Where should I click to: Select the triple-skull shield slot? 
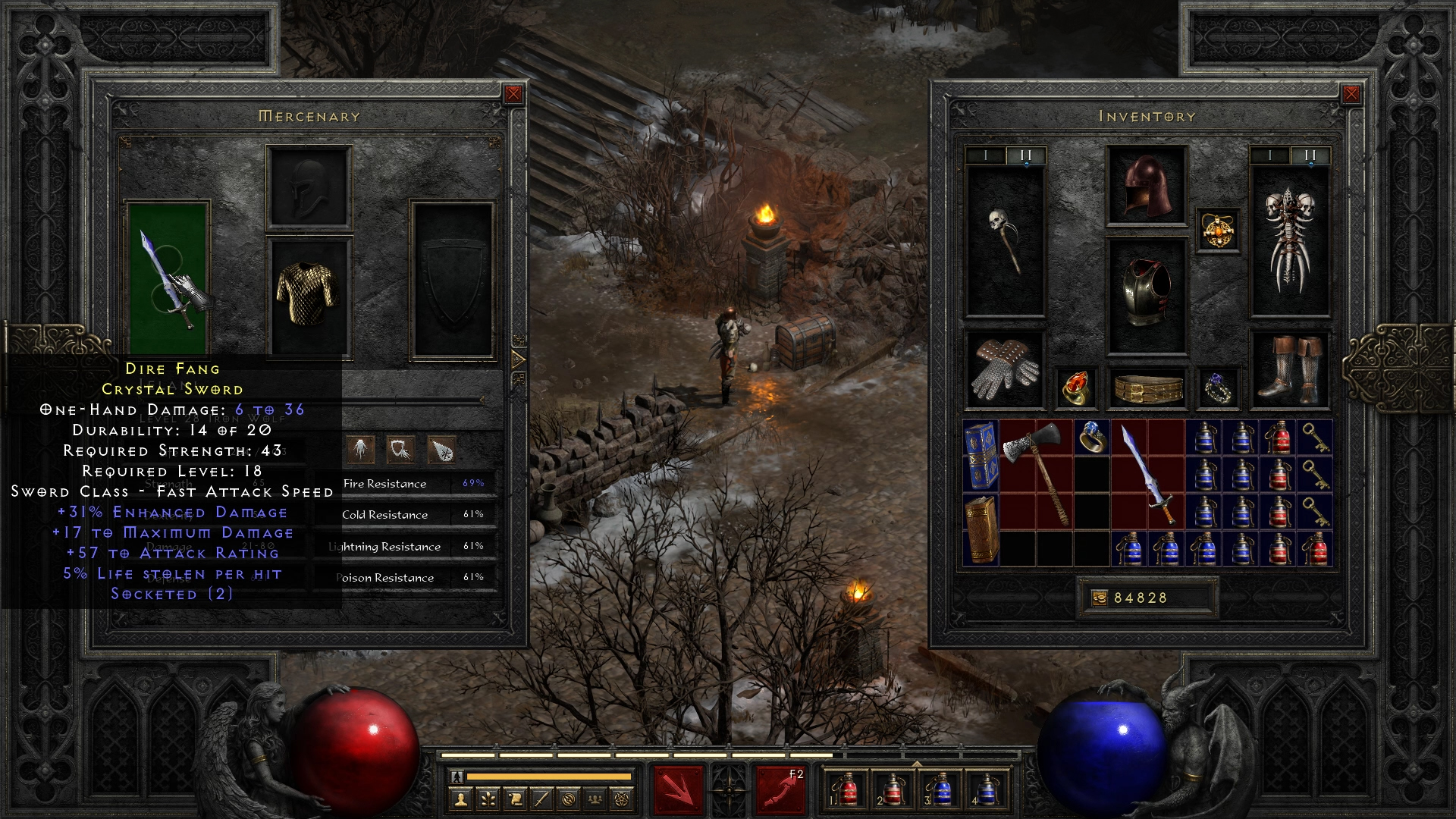[1289, 241]
